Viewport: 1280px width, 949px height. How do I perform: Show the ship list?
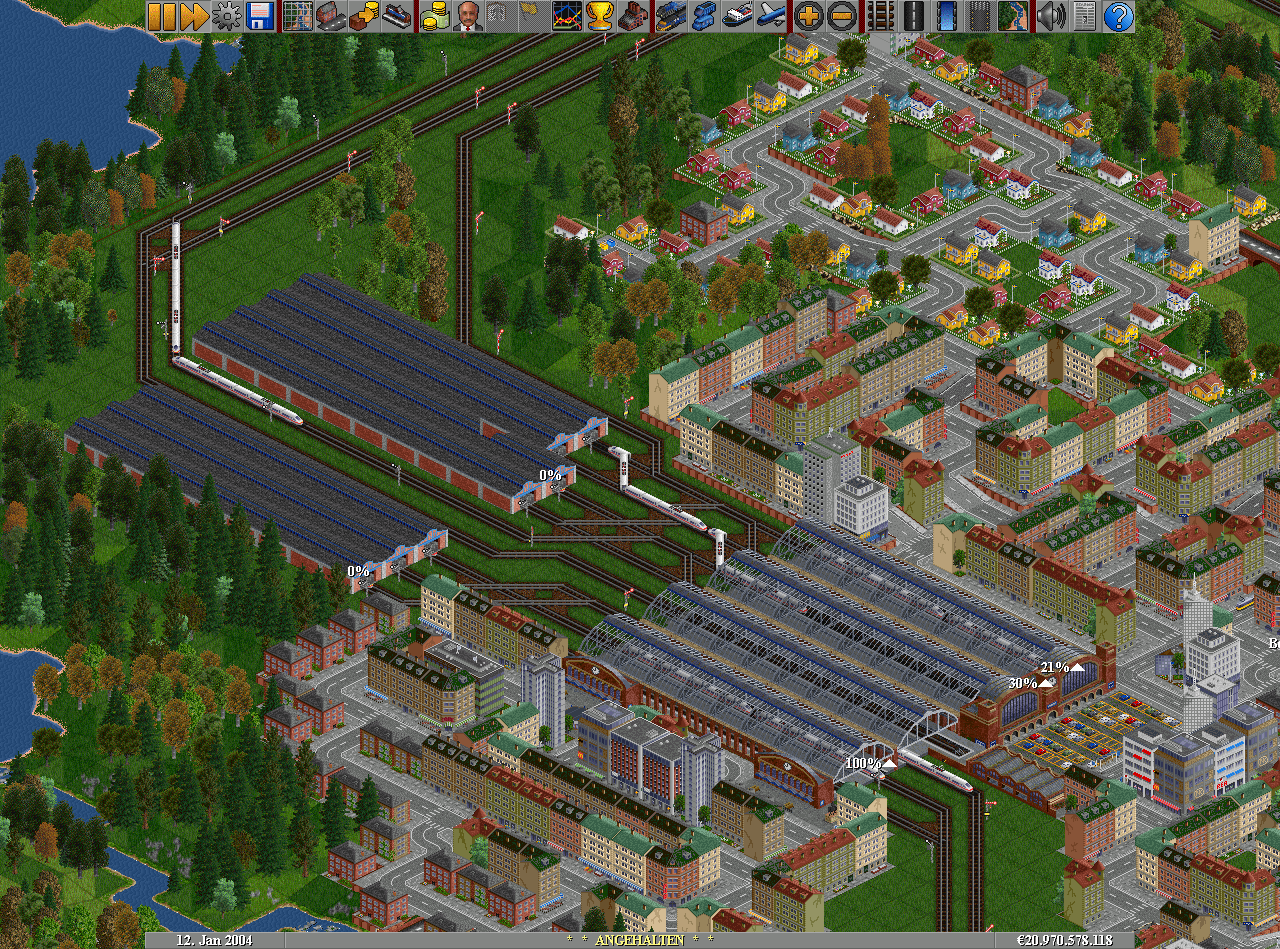tap(737, 15)
